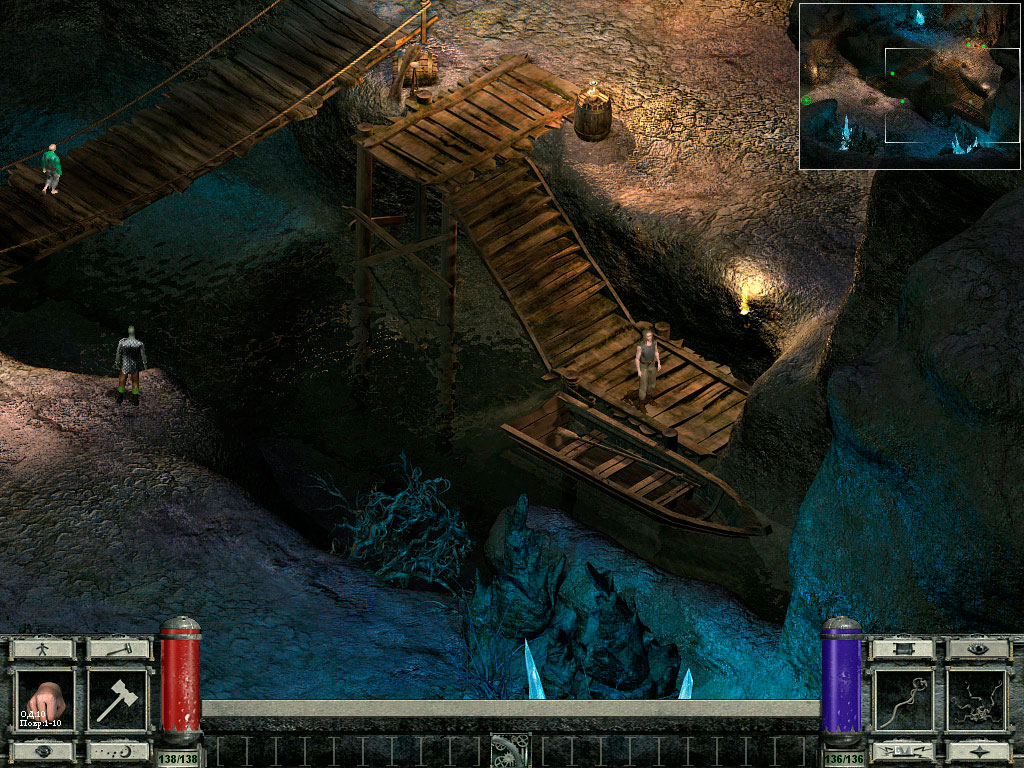
Task: Click the four-pointed star button
Action: tap(978, 751)
